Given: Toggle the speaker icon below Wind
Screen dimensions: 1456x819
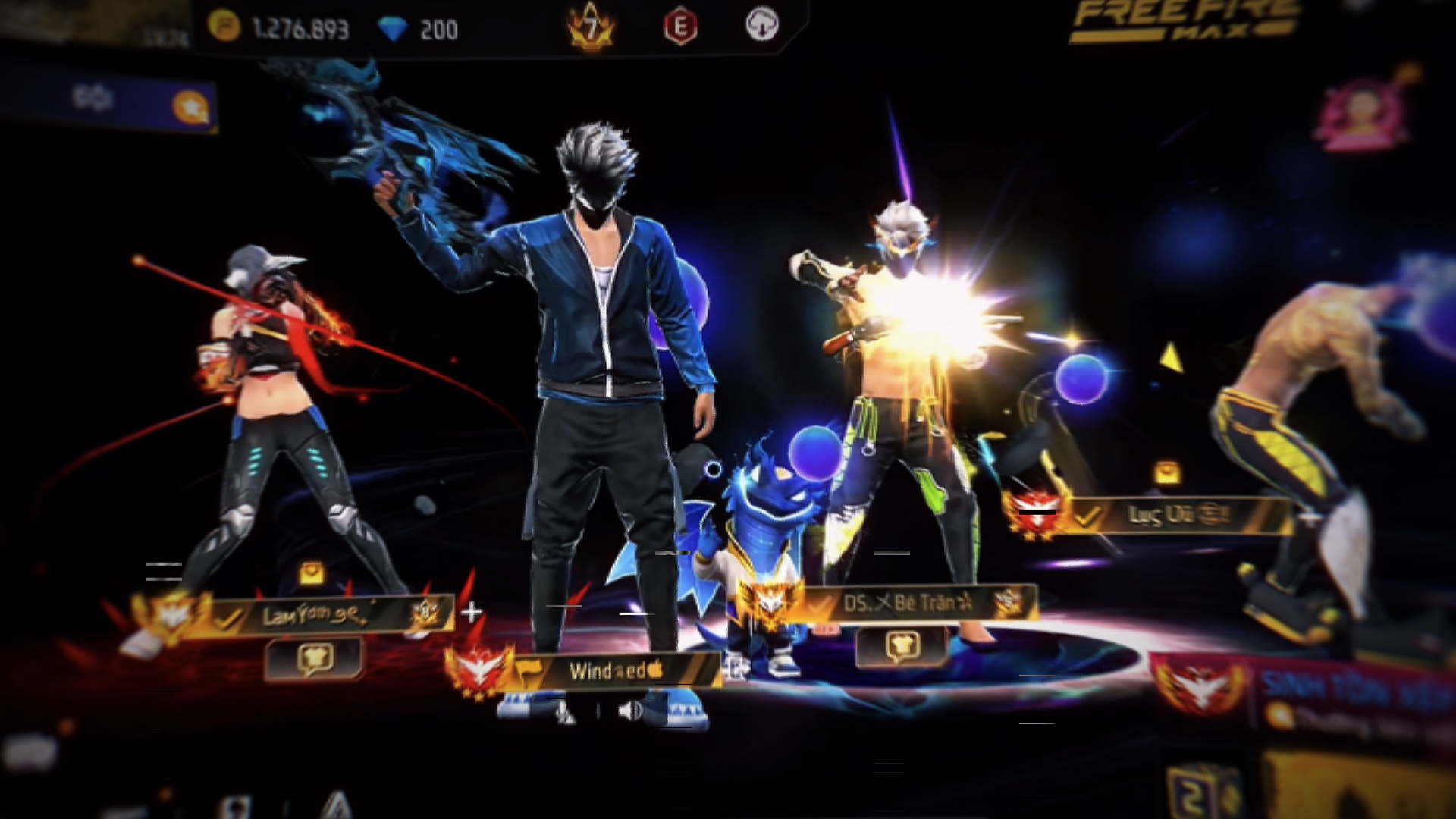Looking at the screenshot, I should point(629,711).
